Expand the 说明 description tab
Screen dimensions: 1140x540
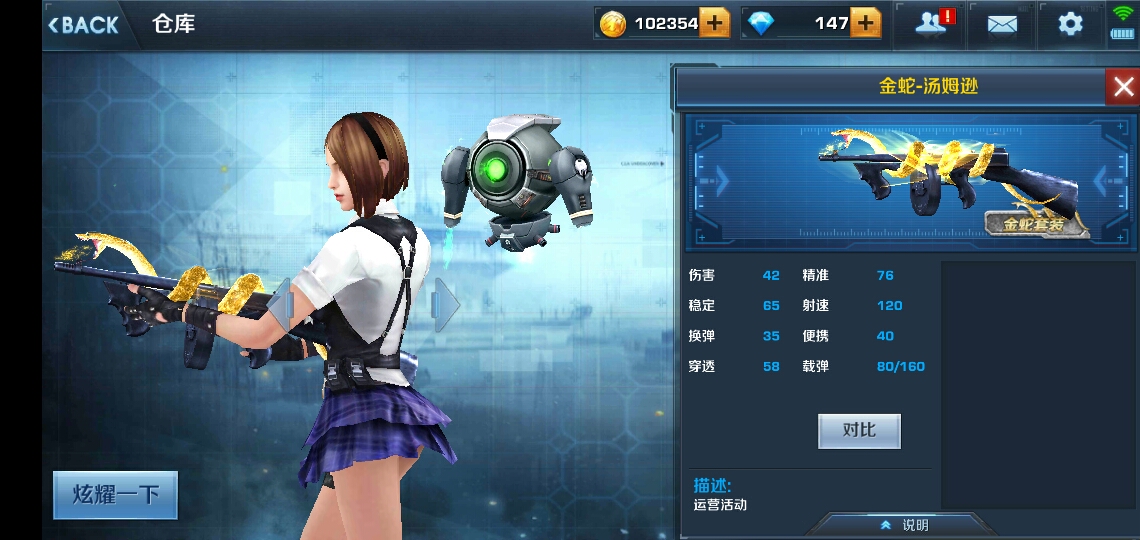pos(906,525)
